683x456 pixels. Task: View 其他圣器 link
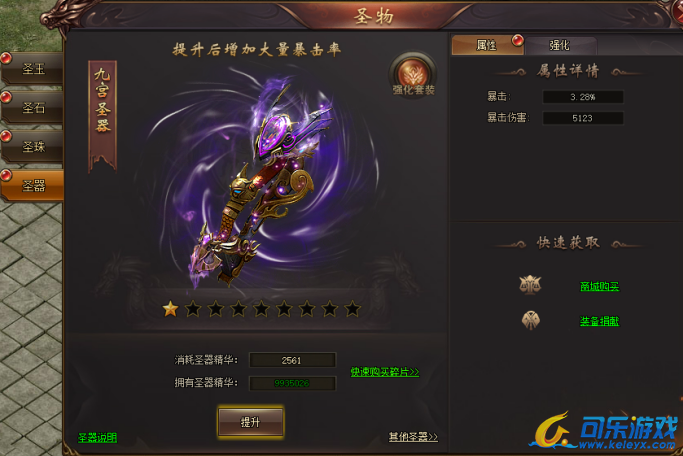pos(413,437)
